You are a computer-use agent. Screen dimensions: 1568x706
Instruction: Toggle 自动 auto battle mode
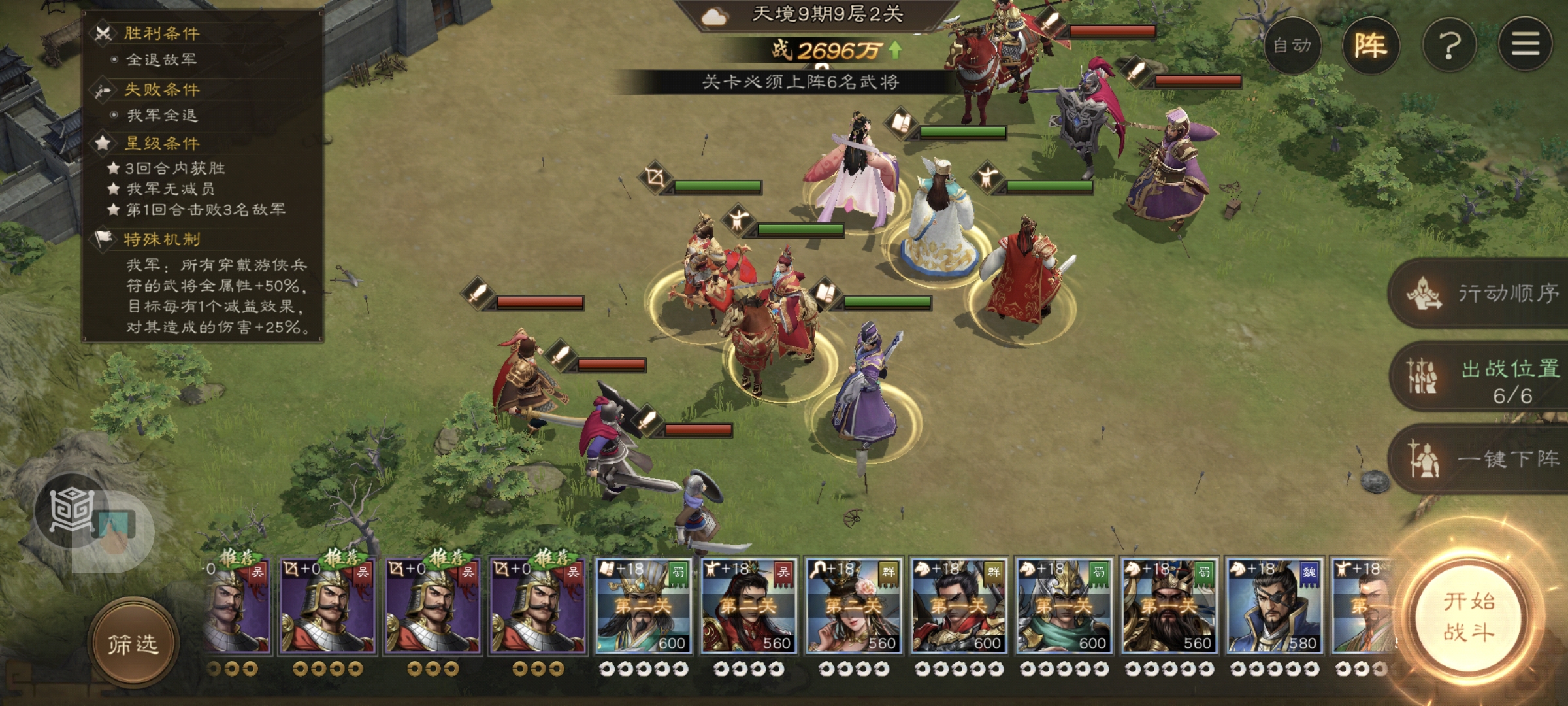pos(1292,45)
